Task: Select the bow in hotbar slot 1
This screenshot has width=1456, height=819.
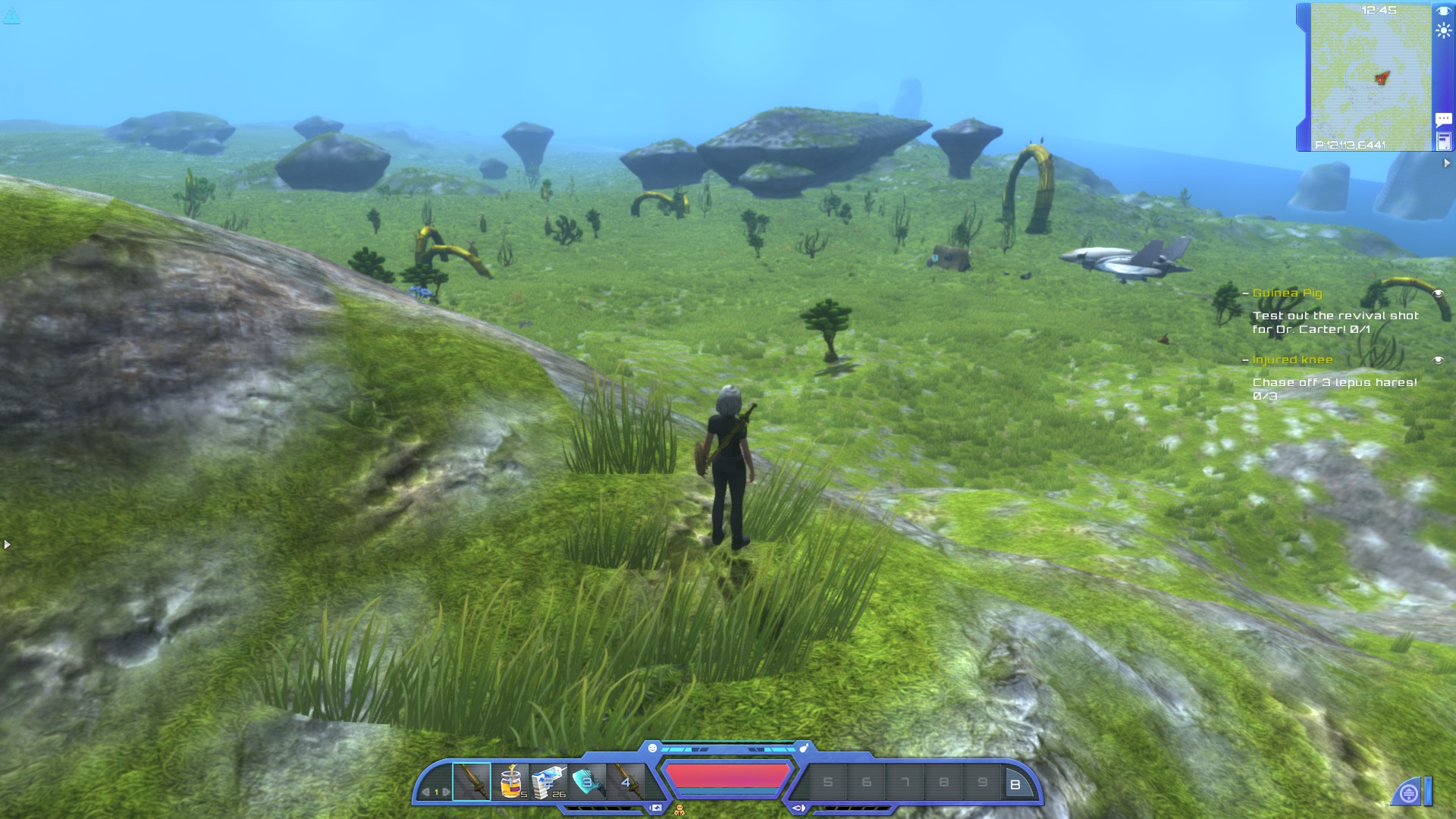Action: click(x=472, y=782)
